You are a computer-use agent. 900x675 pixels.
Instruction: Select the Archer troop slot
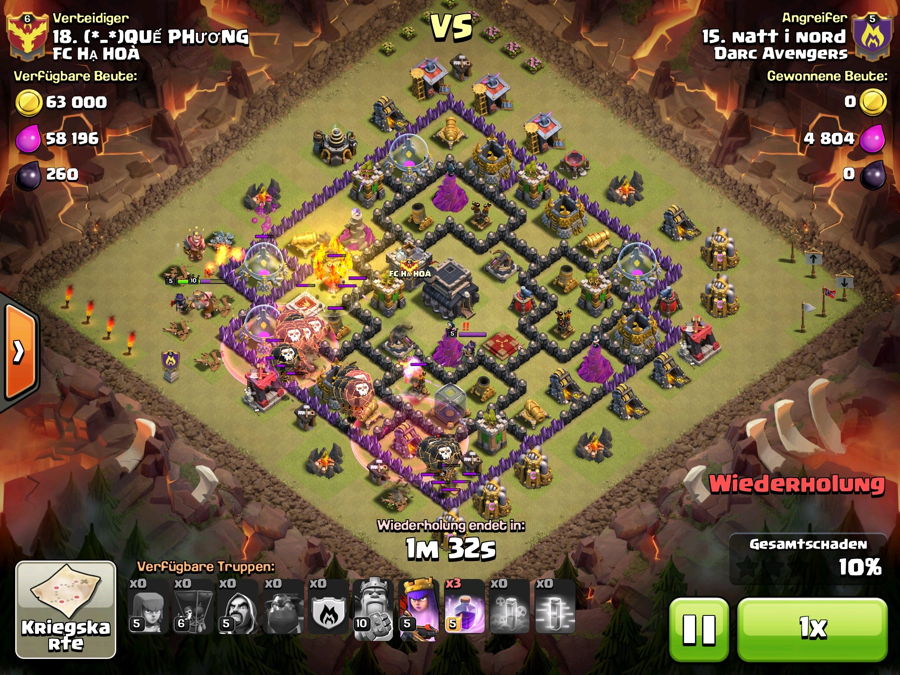click(148, 606)
